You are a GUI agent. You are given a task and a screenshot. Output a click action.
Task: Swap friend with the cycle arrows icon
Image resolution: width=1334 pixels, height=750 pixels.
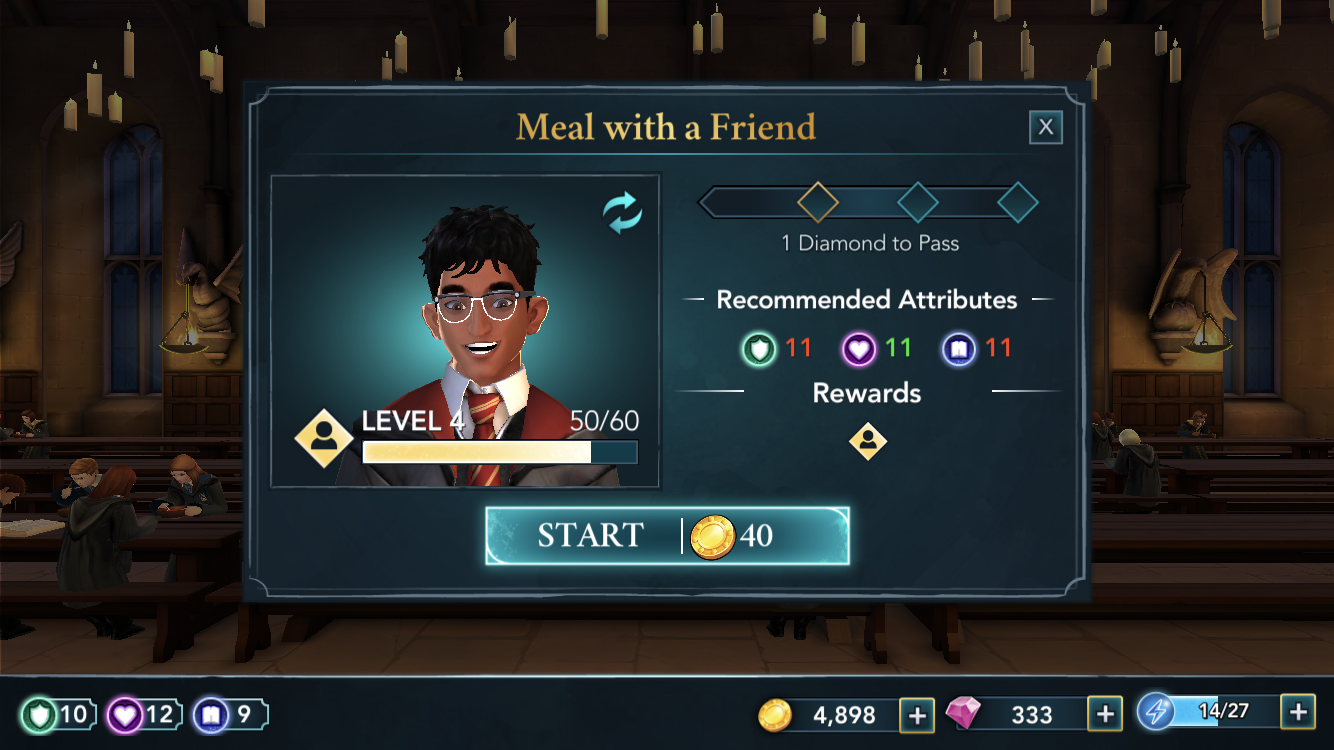tap(622, 213)
